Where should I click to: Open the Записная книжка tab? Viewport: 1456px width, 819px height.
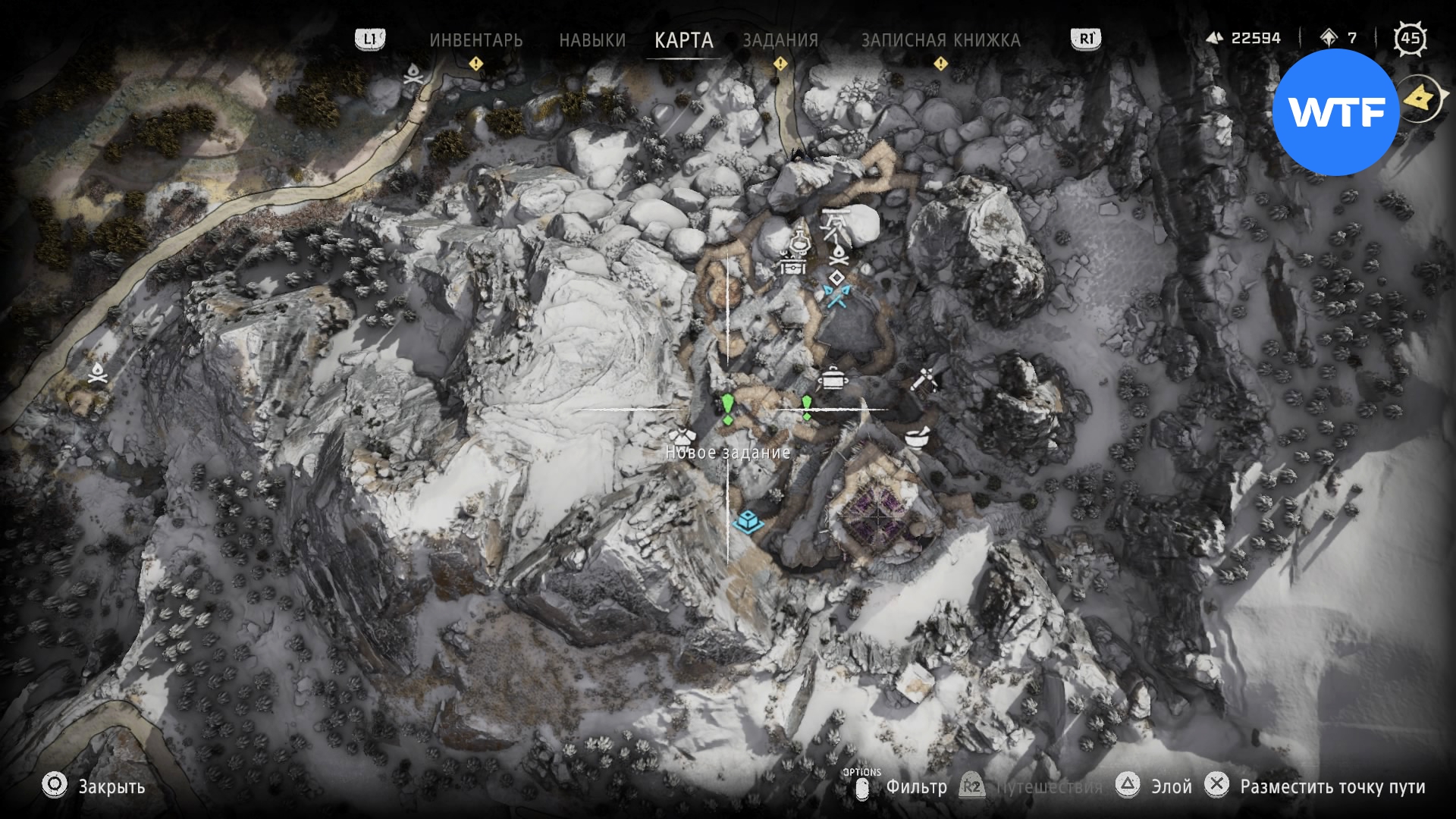pyautogui.click(x=940, y=39)
